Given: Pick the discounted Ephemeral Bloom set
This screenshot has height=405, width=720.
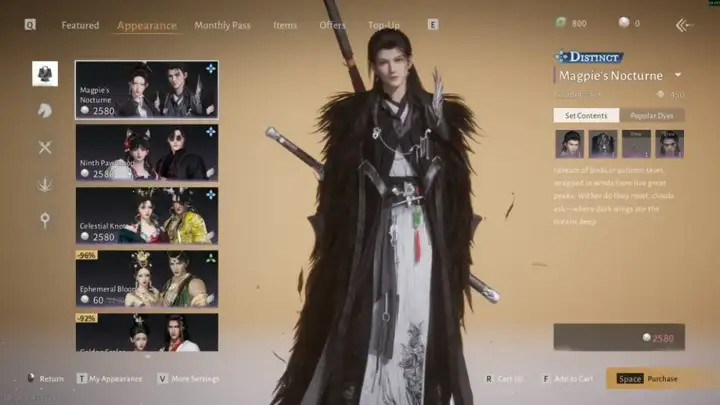Looking at the screenshot, I should [146, 278].
